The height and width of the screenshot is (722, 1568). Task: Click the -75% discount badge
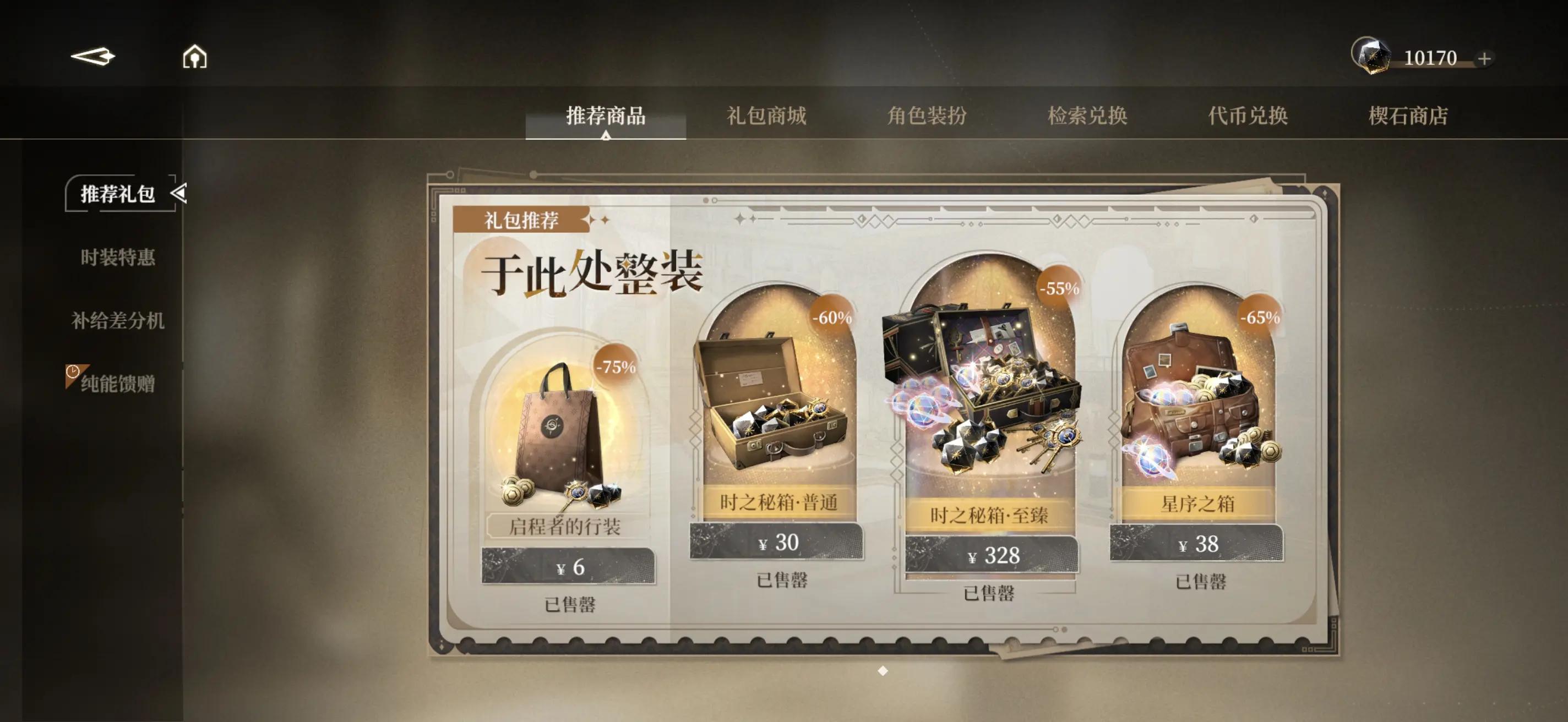[615, 367]
